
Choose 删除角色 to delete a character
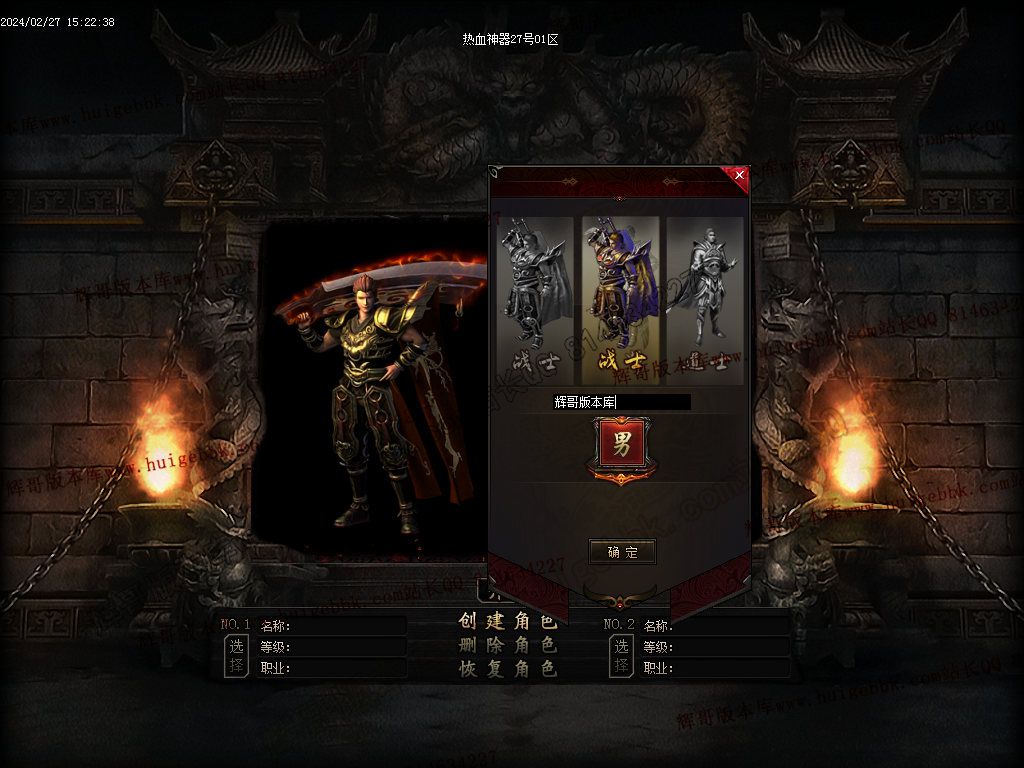coord(507,645)
